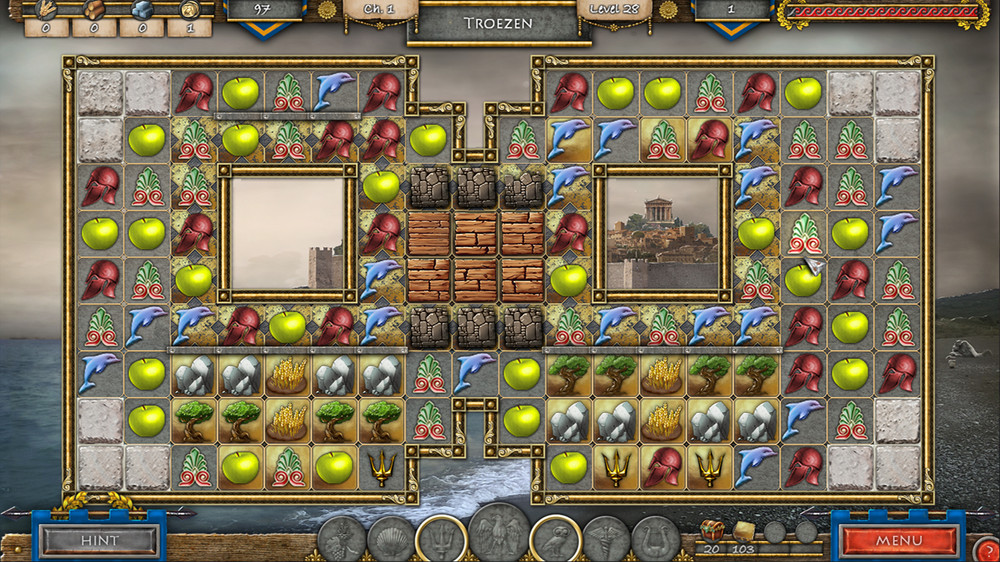Image resolution: width=1000 pixels, height=562 pixels.
Task: Use the seashell coin power
Action: coord(391,540)
